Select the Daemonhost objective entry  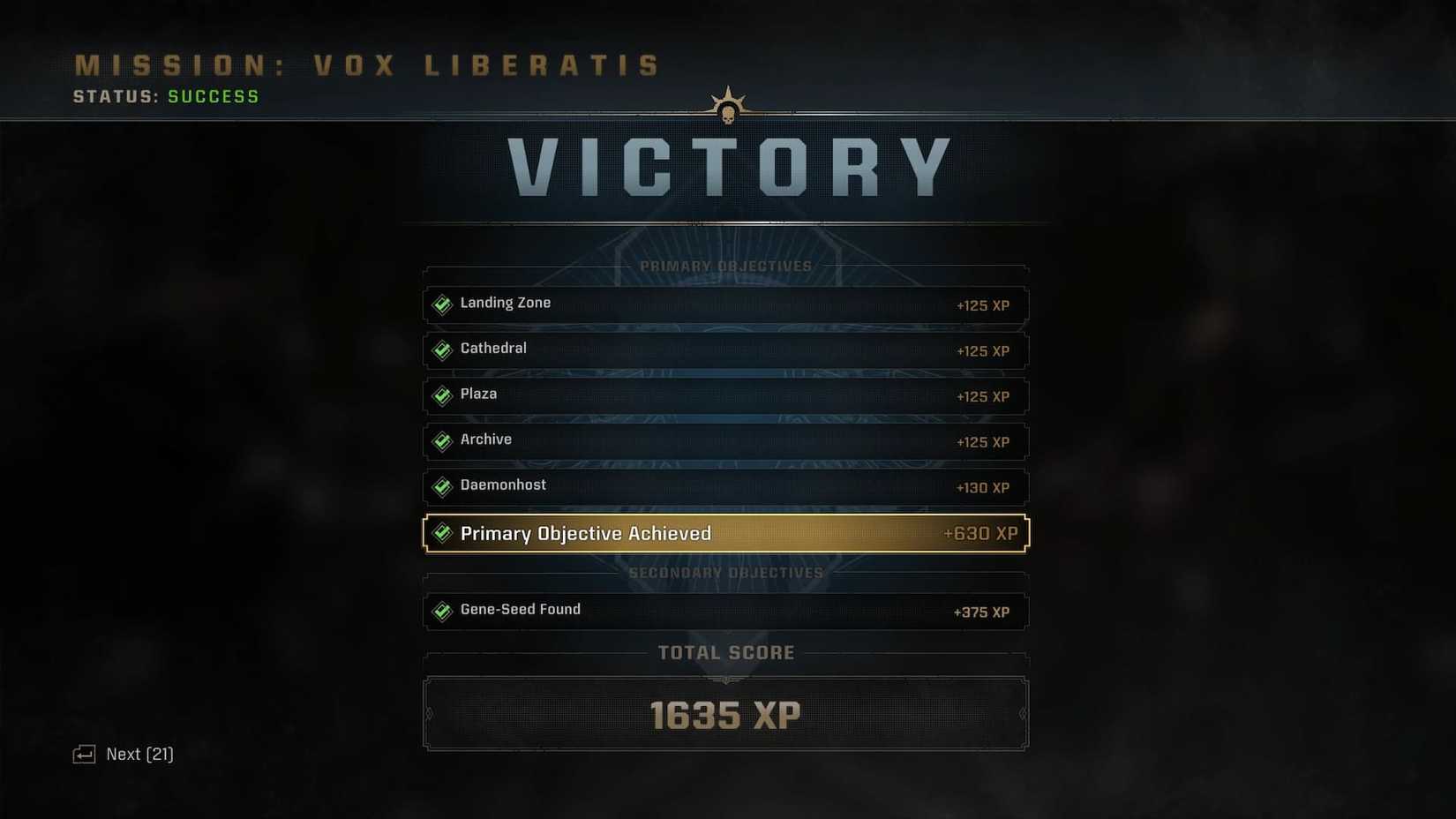pos(725,487)
